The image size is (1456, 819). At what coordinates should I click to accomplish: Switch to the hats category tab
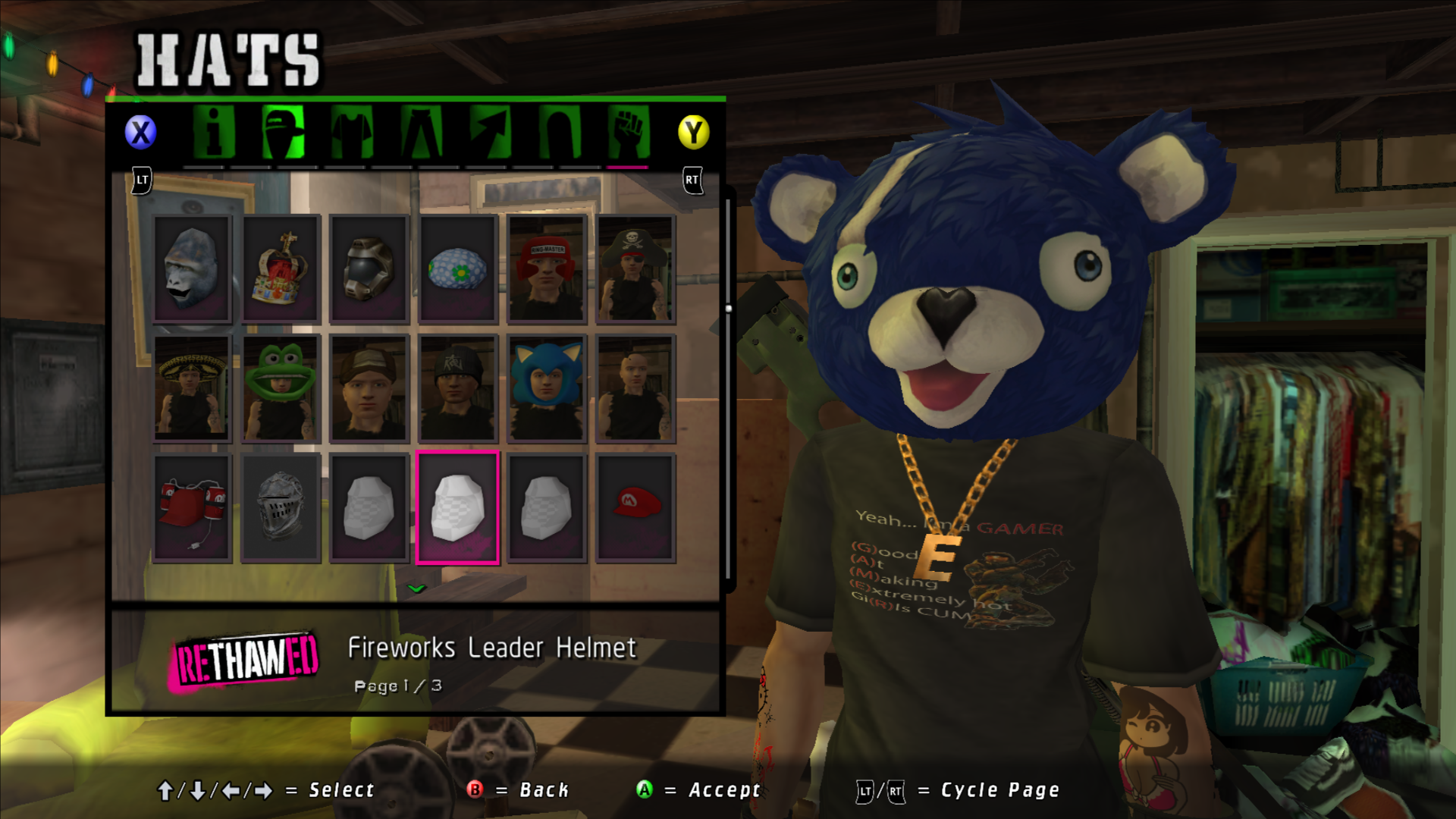(x=283, y=132)
